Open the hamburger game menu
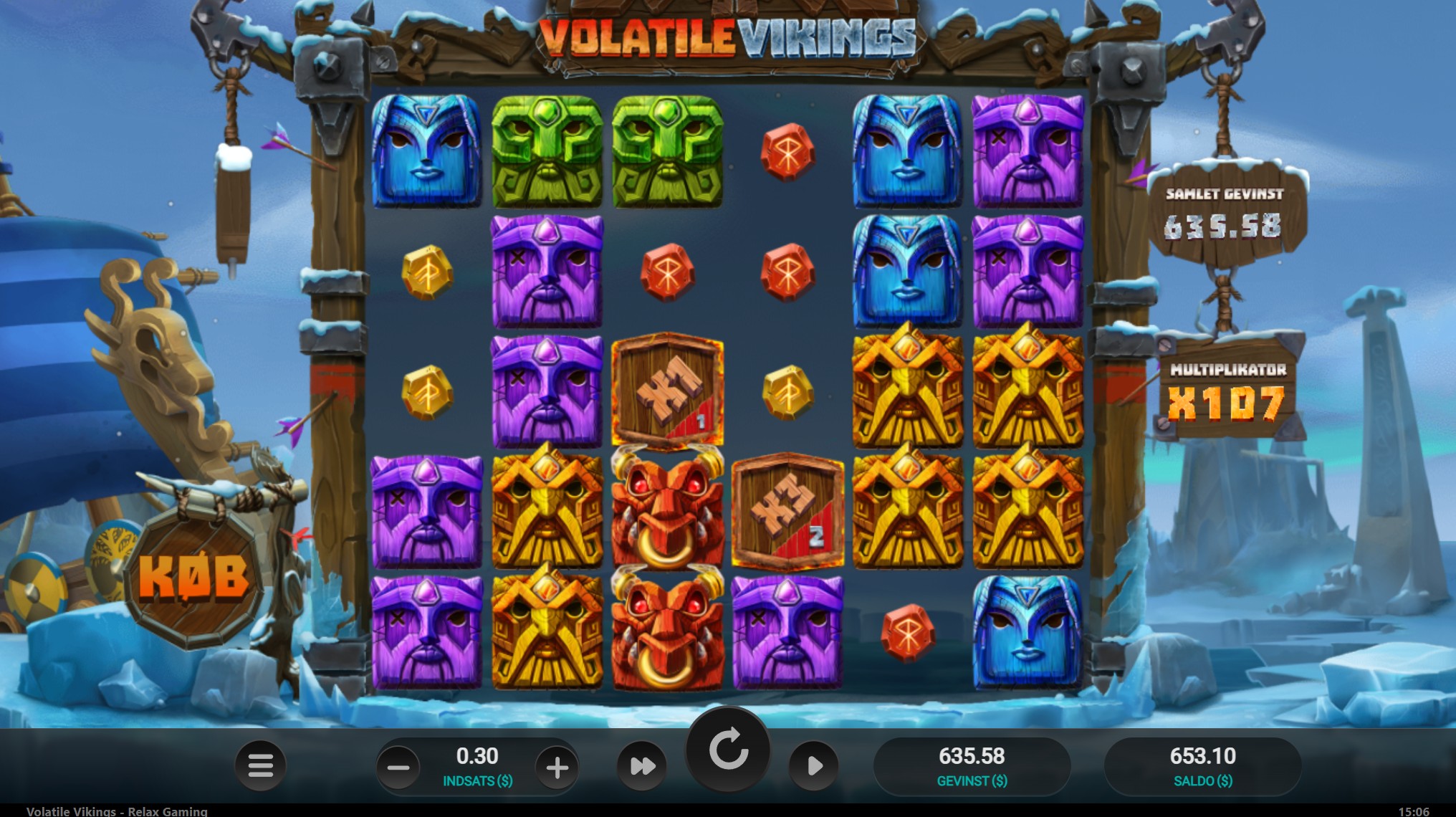The height and width of the screenshot is (817, 1456). click(261, 765)
